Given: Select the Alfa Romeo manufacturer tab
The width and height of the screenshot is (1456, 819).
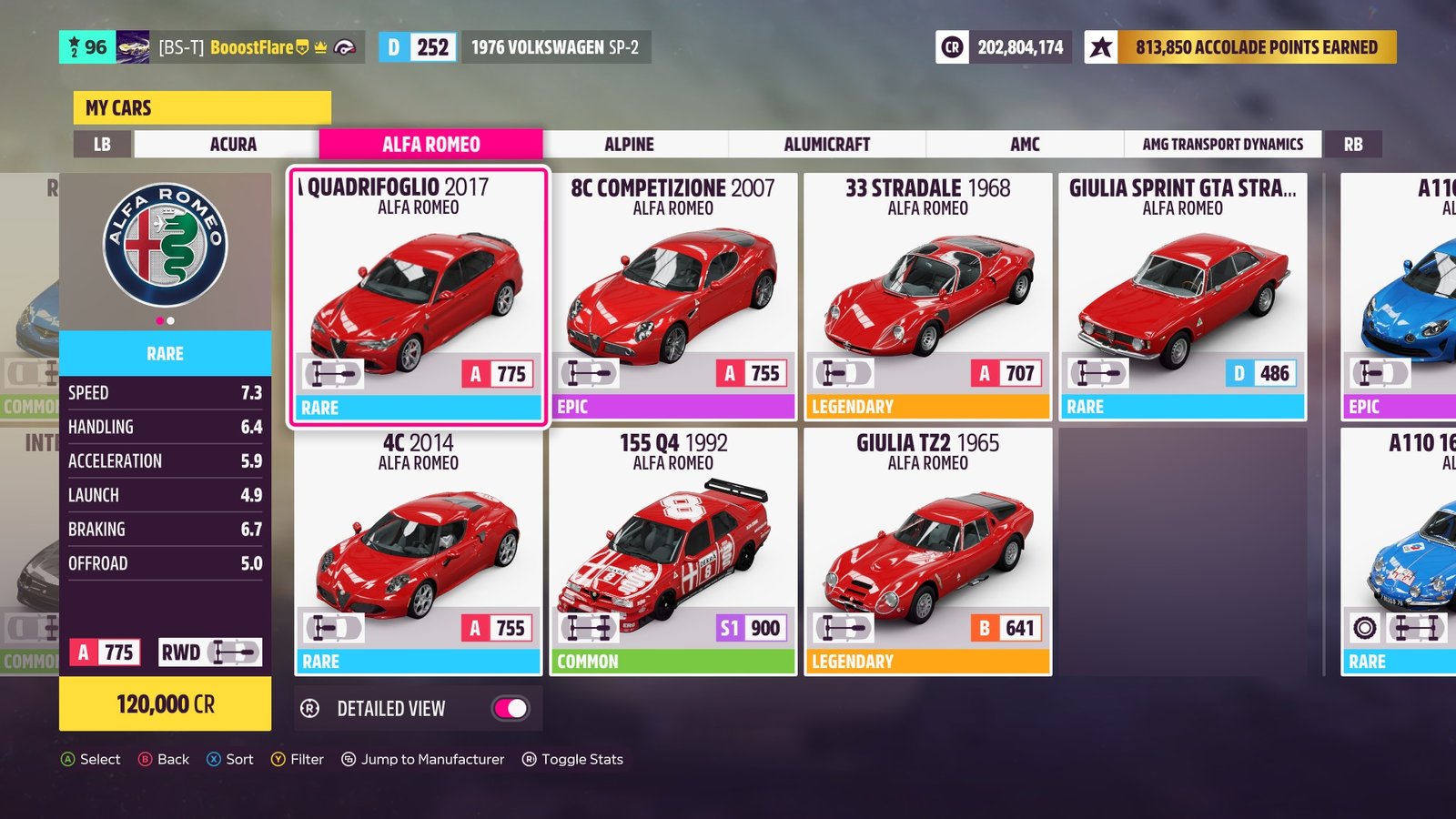Looking at the screenshot, I should click(x=430, y=144).
